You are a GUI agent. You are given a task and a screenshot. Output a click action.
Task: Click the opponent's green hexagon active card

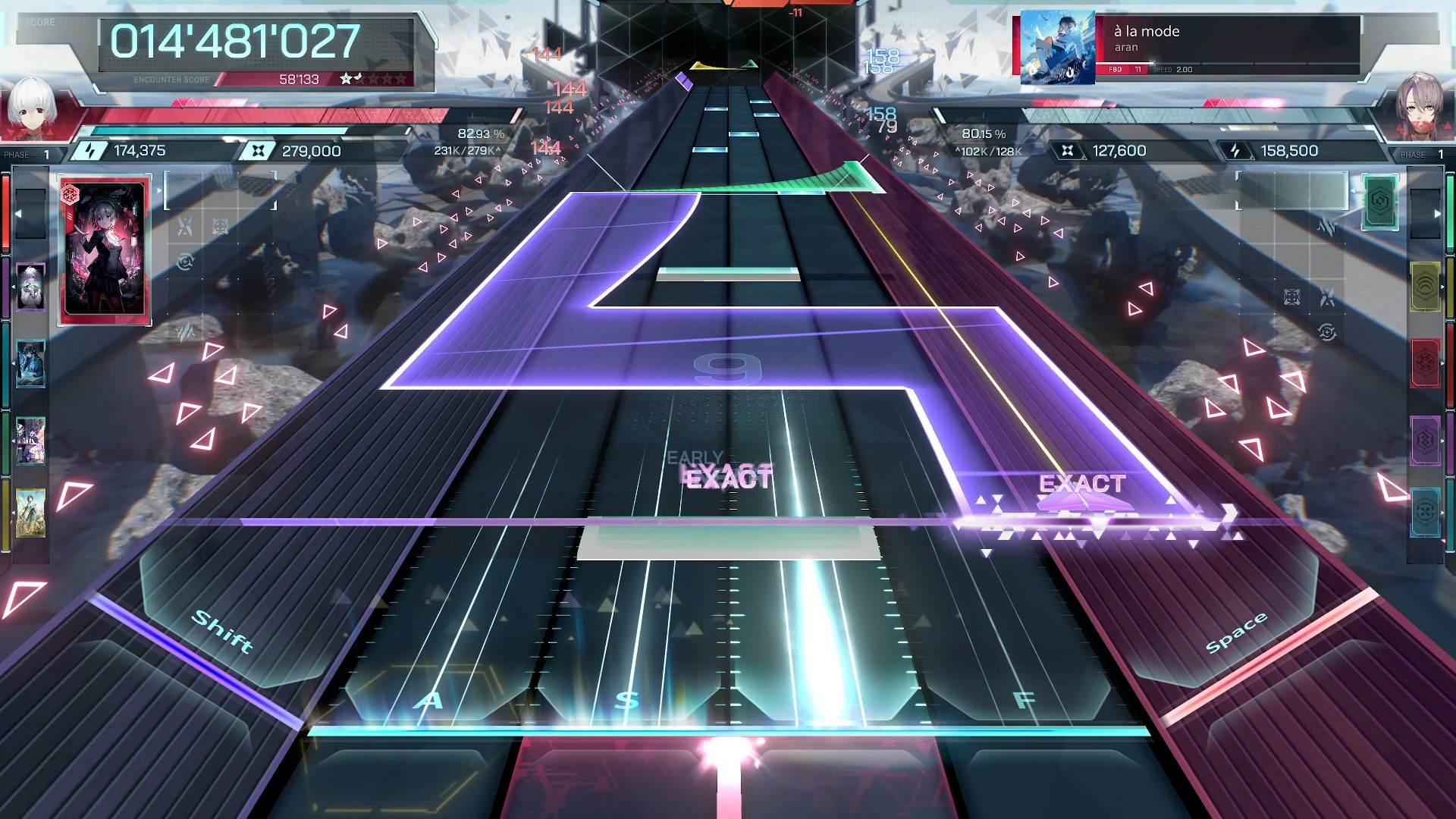coord(1380,202)
